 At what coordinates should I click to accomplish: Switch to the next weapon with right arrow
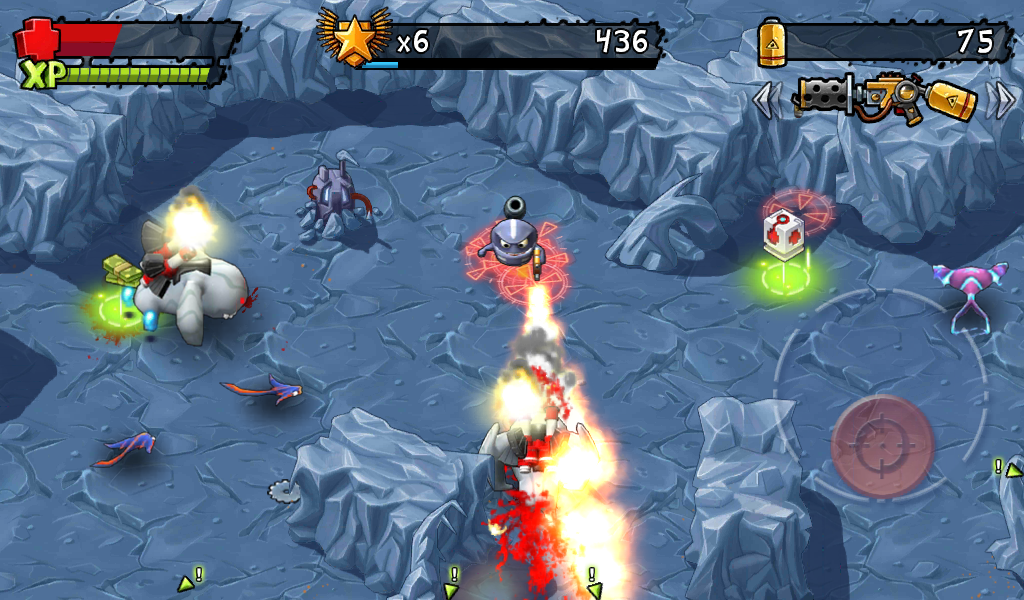(999, 100)
